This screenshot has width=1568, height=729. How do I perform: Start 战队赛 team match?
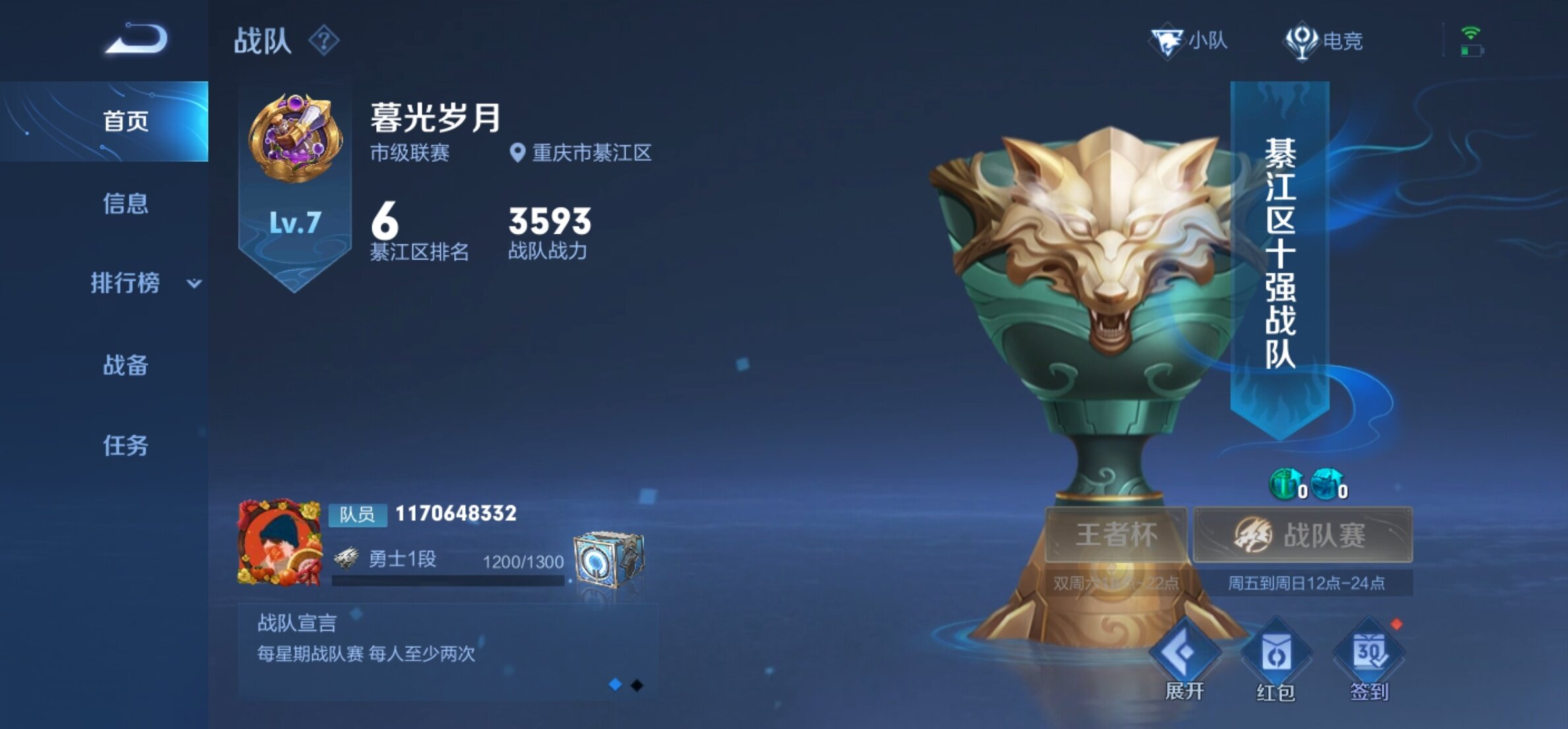[1303, 535]
